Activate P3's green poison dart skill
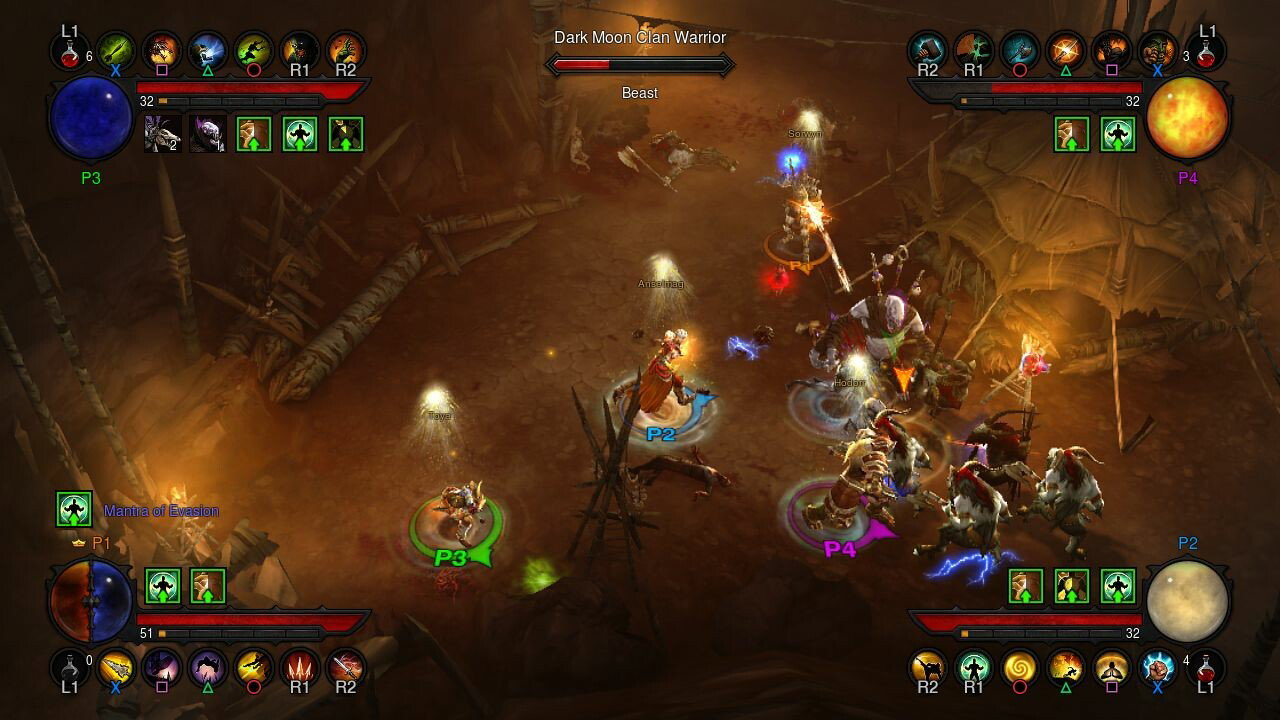Screen dimensions: 1280x720 (116, 49)
